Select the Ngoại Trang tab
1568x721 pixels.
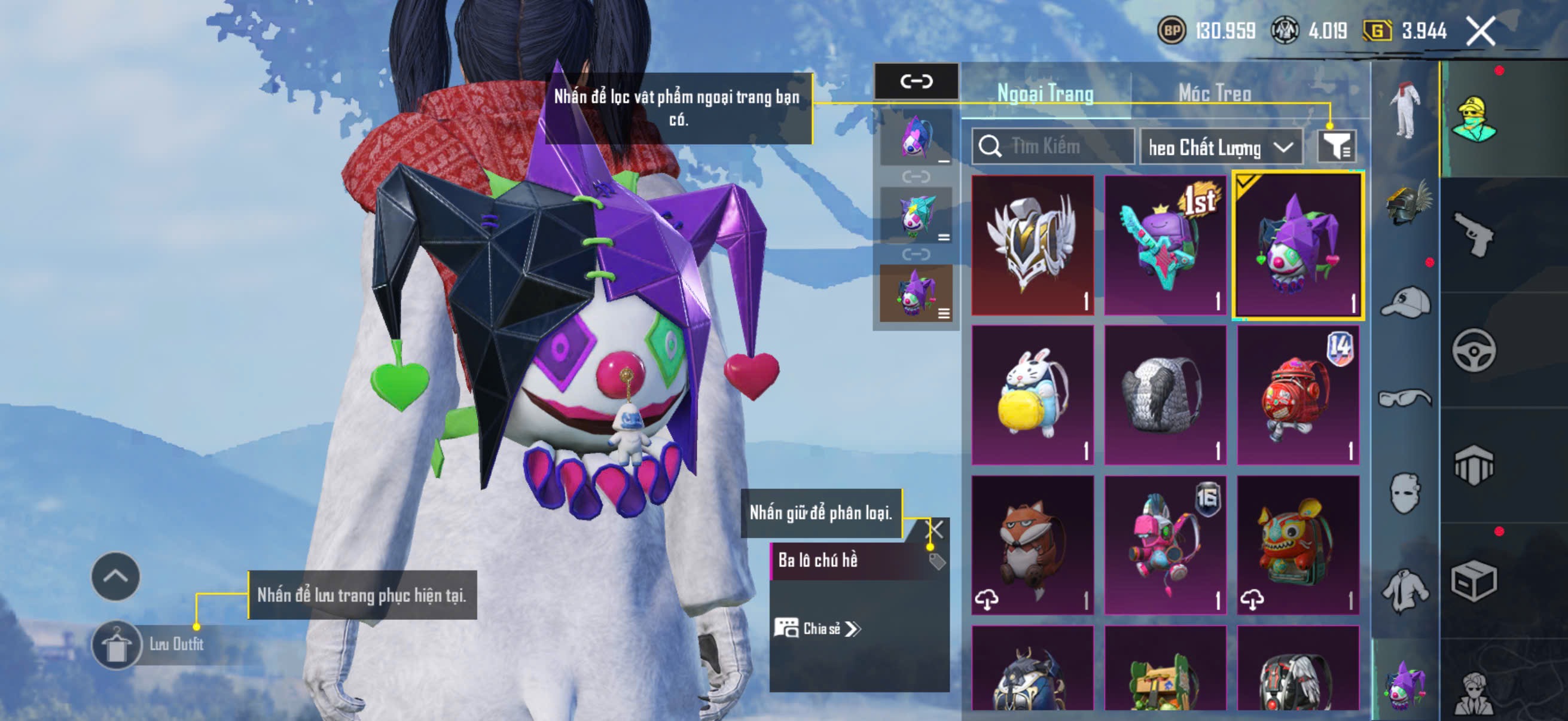click(1045, 93)
